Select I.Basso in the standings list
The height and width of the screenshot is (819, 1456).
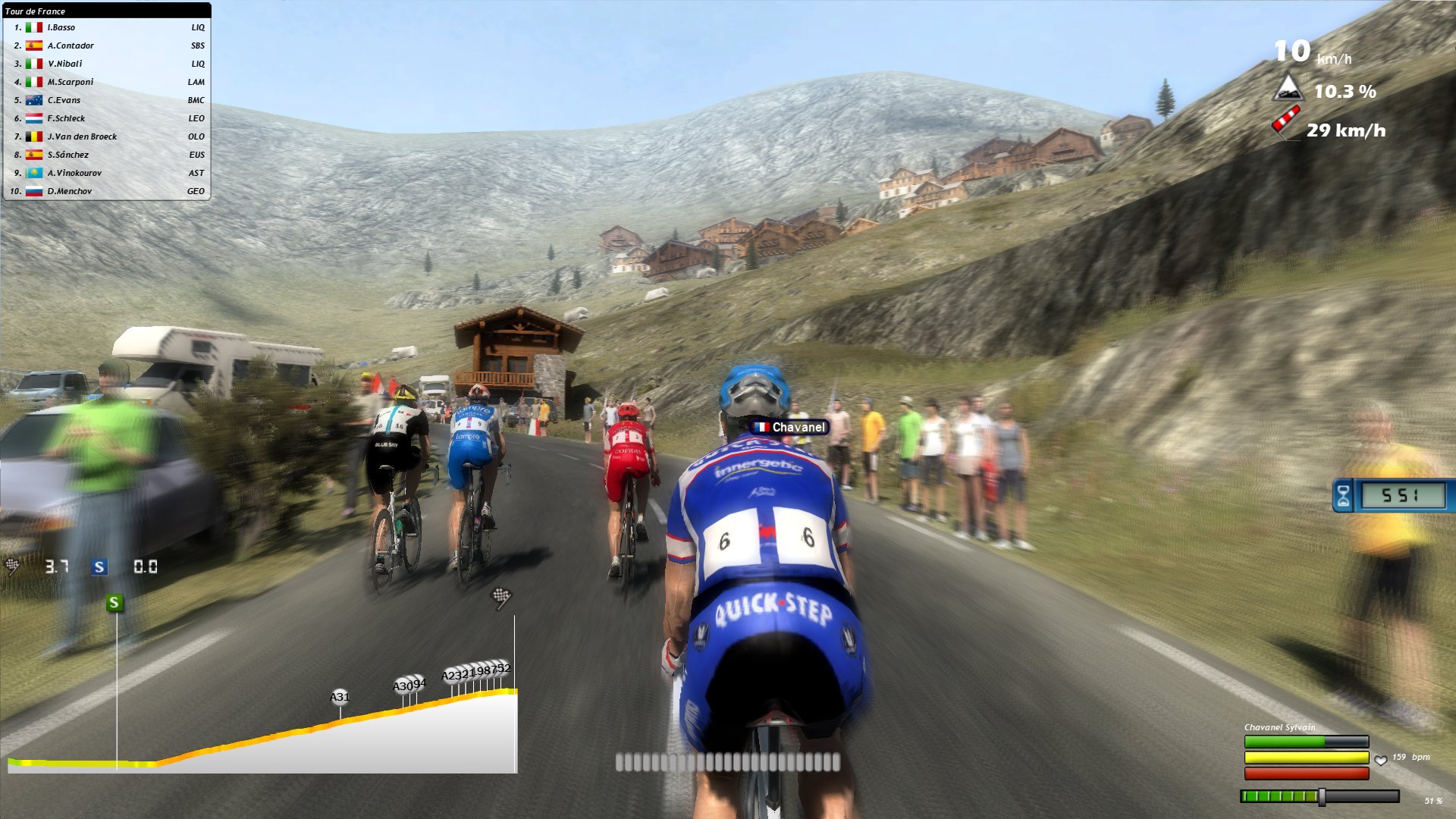click(x=61, y=27)
